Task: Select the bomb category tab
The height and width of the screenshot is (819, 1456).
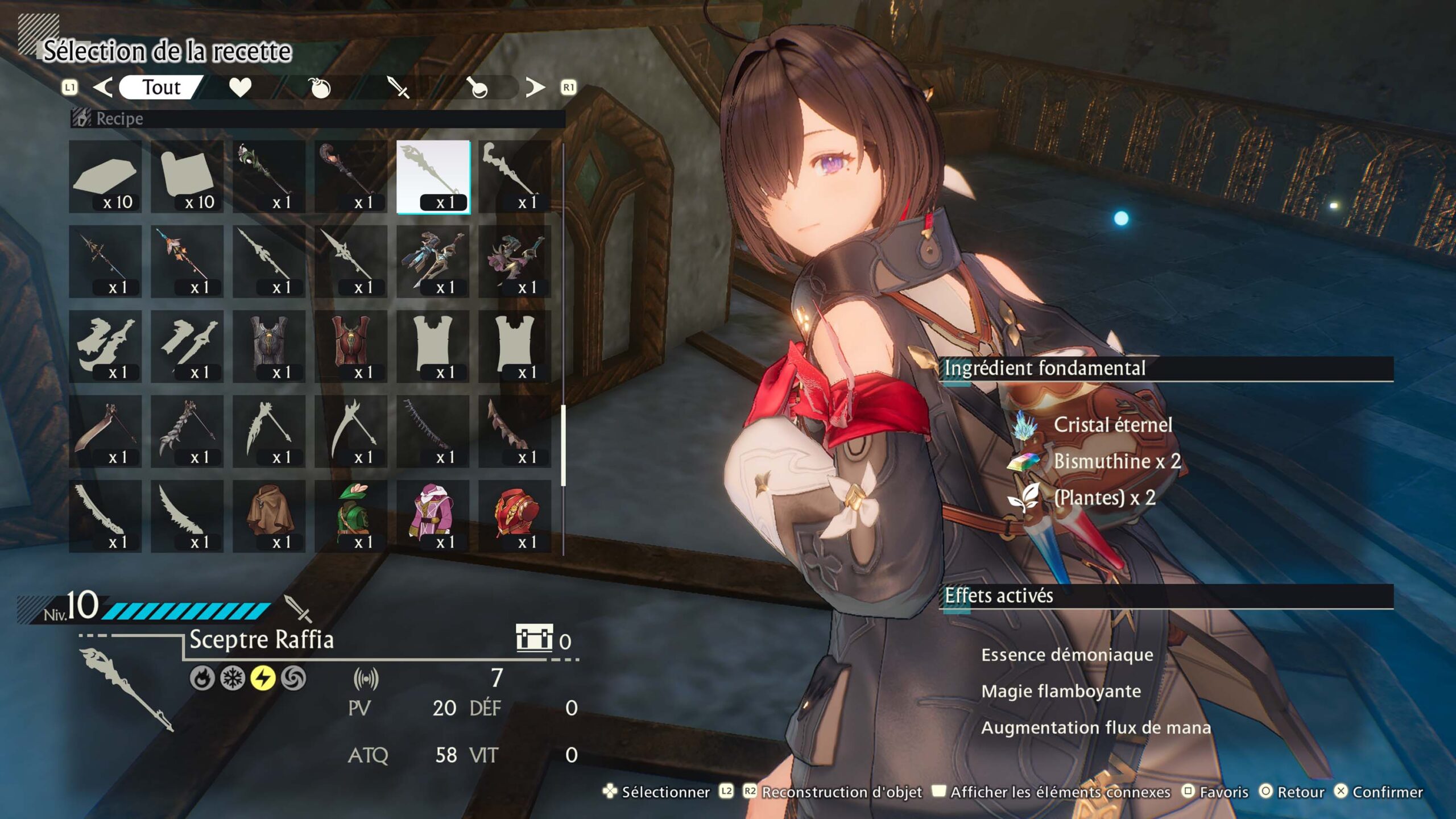Action: 320,88
